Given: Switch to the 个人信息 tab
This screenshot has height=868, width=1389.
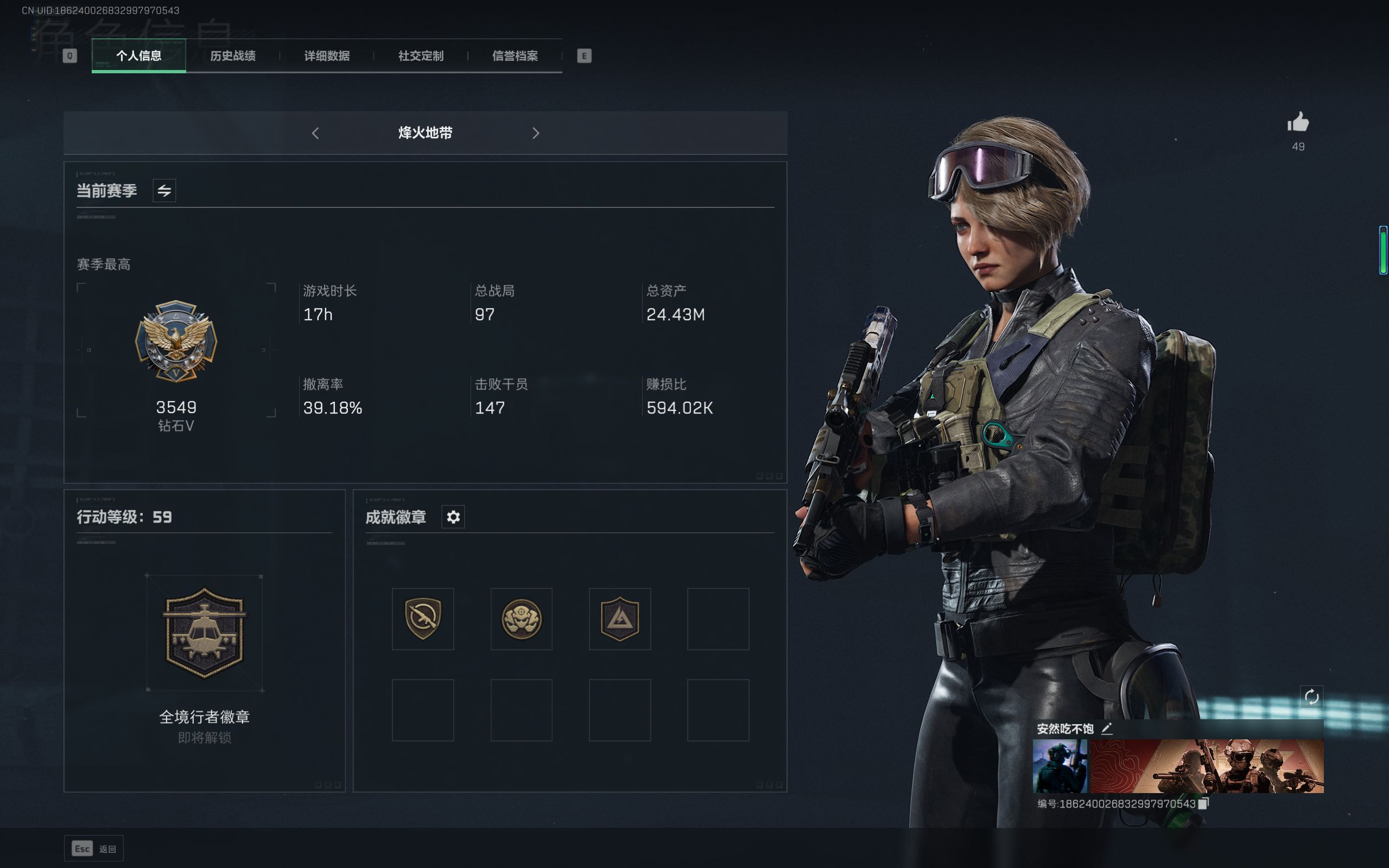Looking at the screenshot, I should point(138,56).
